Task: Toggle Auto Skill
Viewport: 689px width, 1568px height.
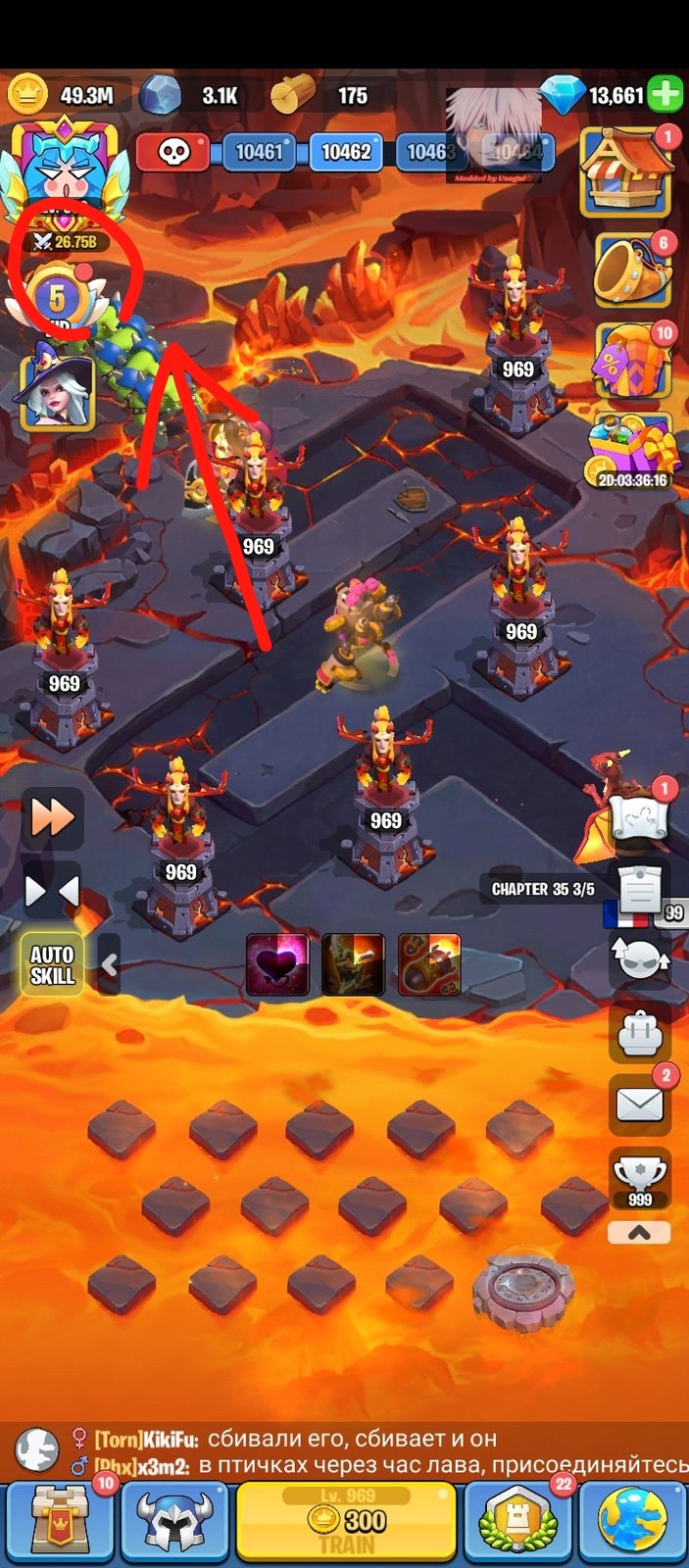Action: click(53, 964)
